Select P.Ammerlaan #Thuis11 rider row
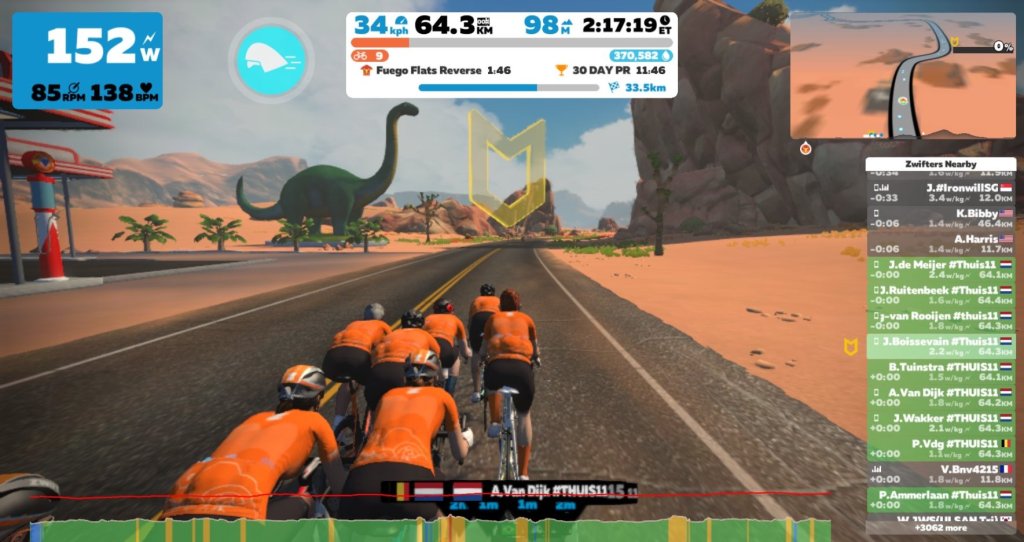The width and height of the screenshot is (1024, 542). coord(941,500)
